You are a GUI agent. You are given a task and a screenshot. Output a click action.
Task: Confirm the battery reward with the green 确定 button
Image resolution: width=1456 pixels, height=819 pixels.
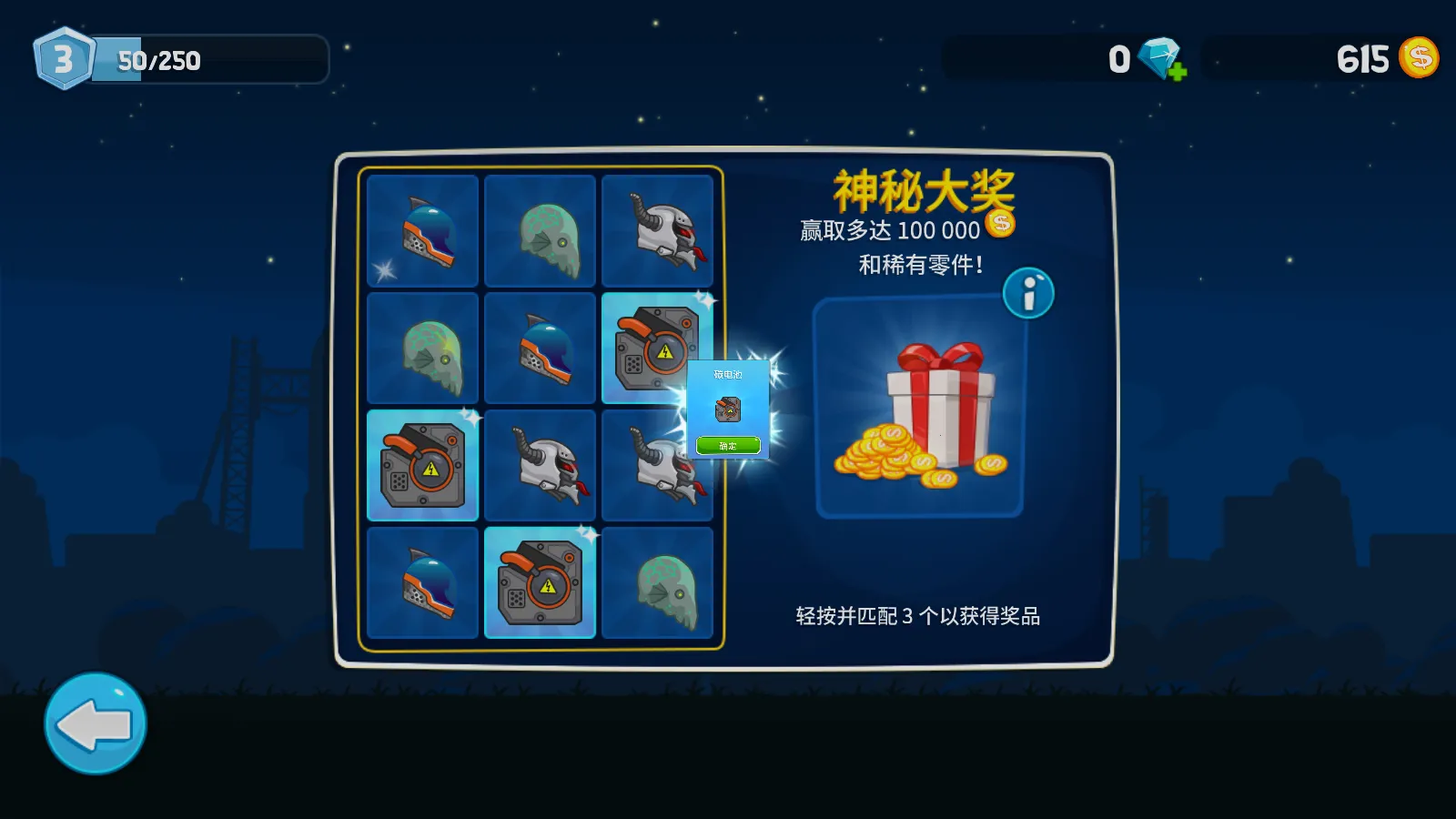point(728,445)
